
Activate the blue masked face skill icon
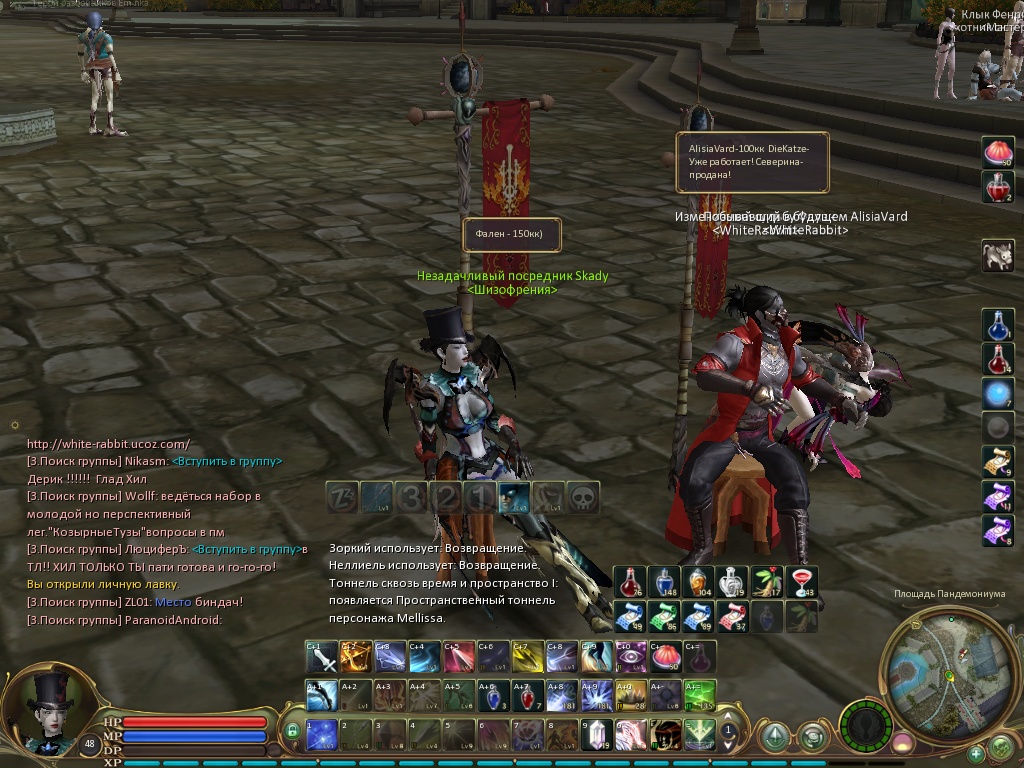[x=514, y=497]
